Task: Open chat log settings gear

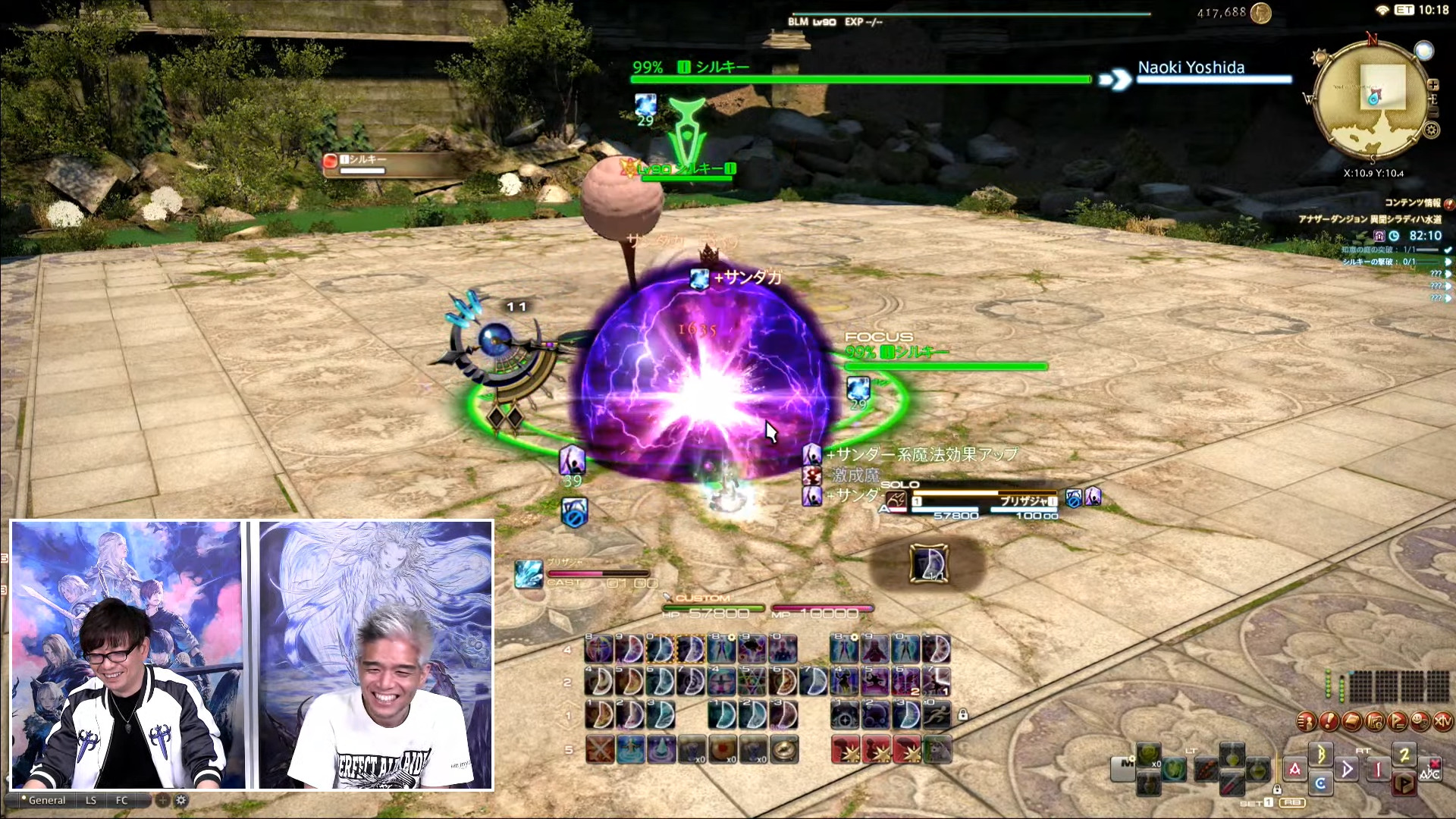Action: pyautogui.click(x=181, y=800)
